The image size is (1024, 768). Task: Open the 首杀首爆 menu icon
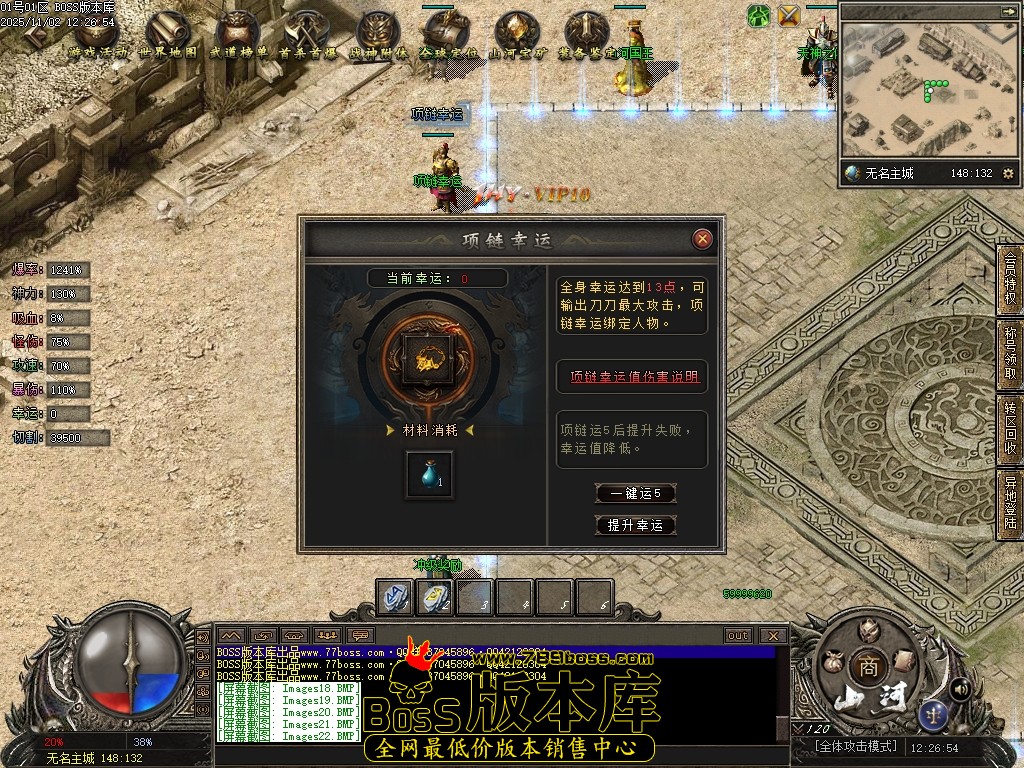(x=308, y=34)
